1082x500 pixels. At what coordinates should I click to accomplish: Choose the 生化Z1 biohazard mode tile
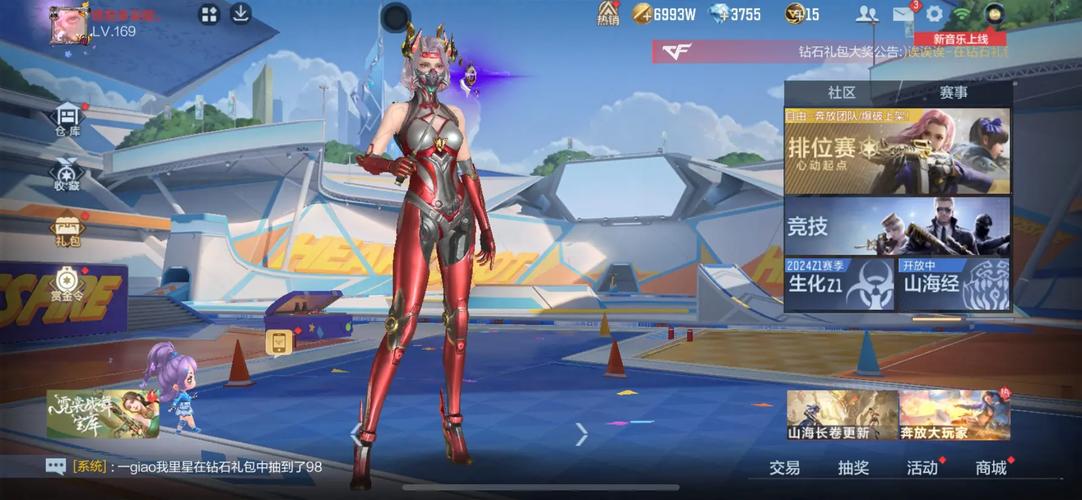click(839, 284)
